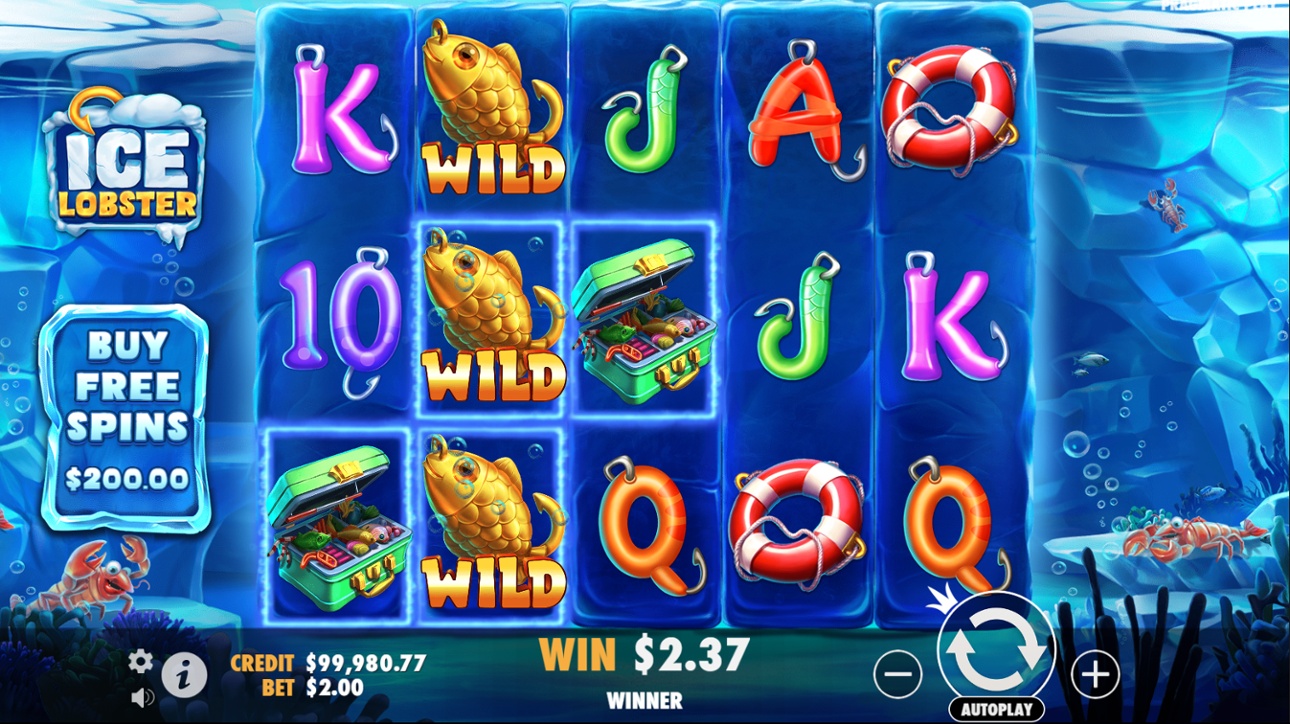Viewport: 1290px width, 724px height.
Task: Enable Autoplay spins
Action: tap(997, 708)
